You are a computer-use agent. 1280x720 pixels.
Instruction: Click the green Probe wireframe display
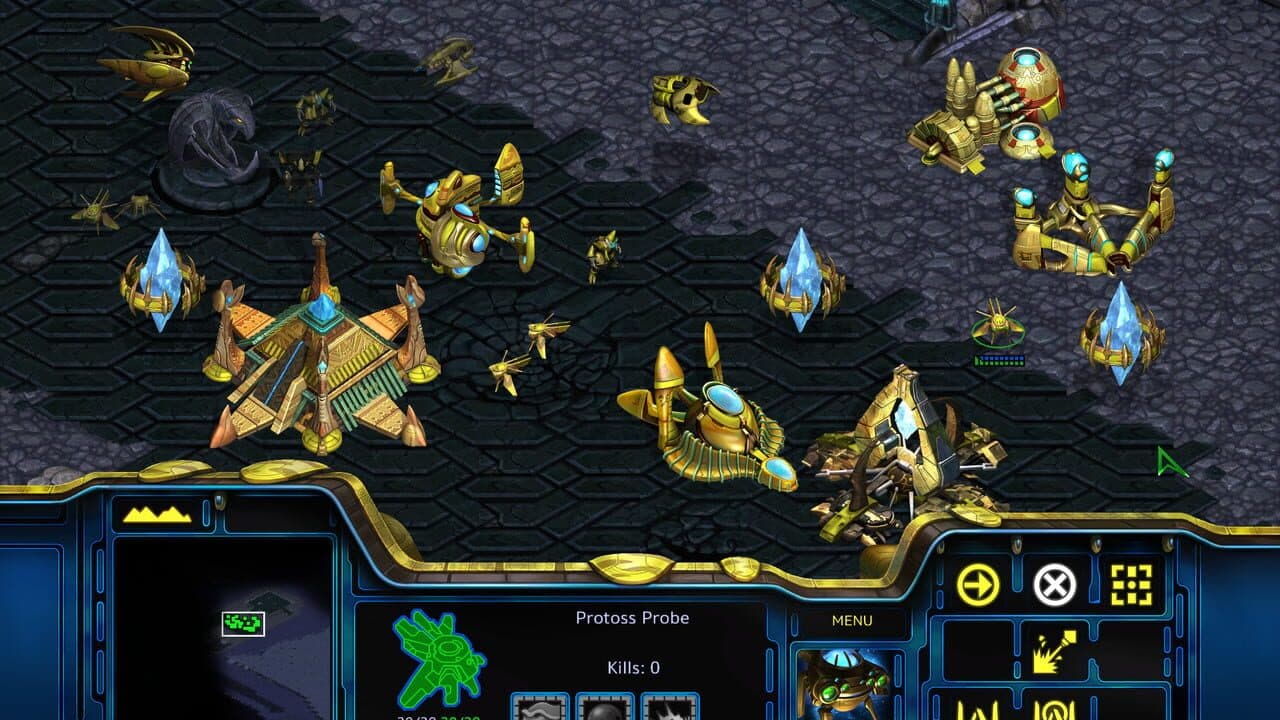click(440, 660)
